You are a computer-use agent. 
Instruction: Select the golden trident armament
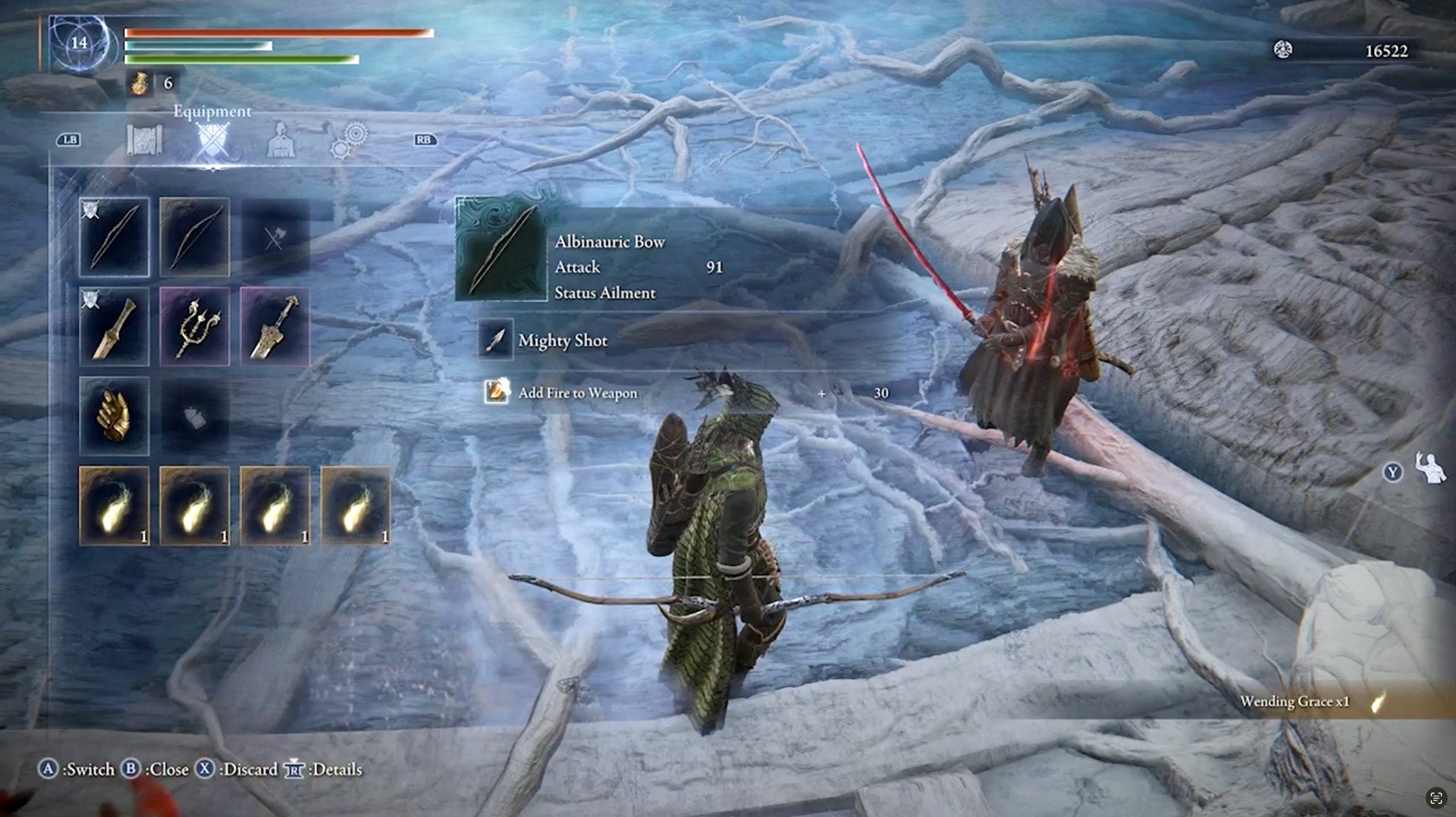pos(195,327)
